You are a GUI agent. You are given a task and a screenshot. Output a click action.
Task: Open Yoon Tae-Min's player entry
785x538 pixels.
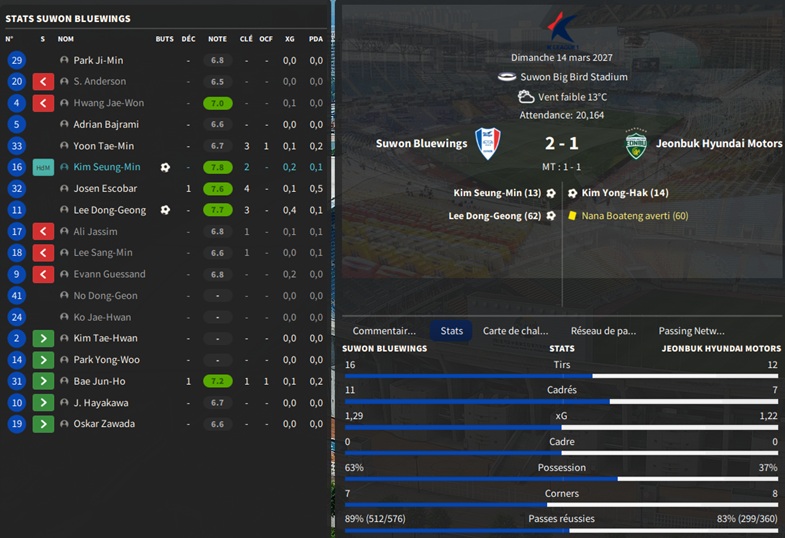[x=104, y=146]
